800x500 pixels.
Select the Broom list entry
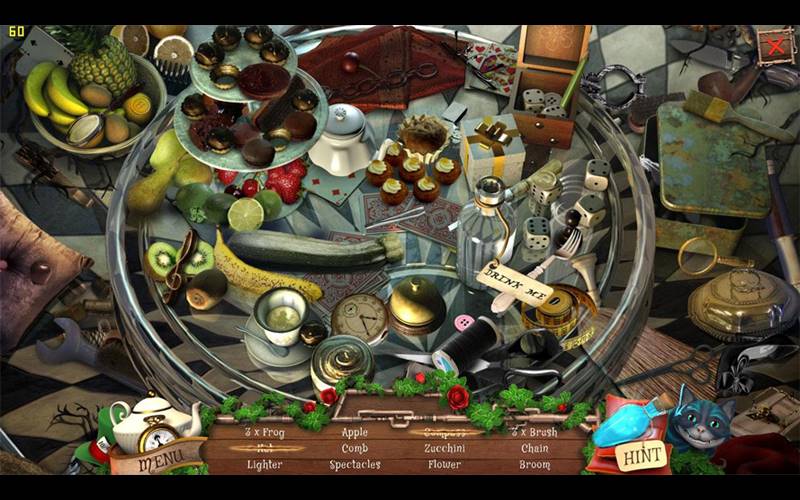pyautogui.click(x=534, y=465)
